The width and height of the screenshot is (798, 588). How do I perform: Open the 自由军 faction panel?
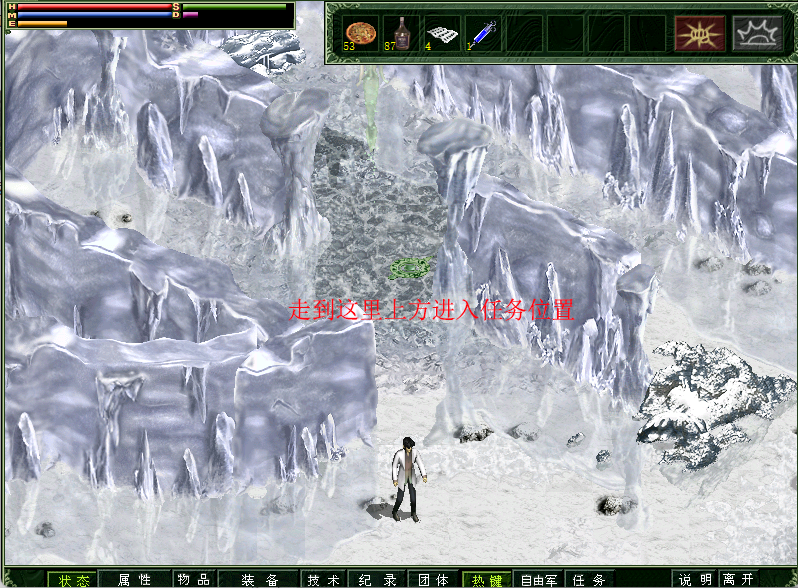(539, 579)
